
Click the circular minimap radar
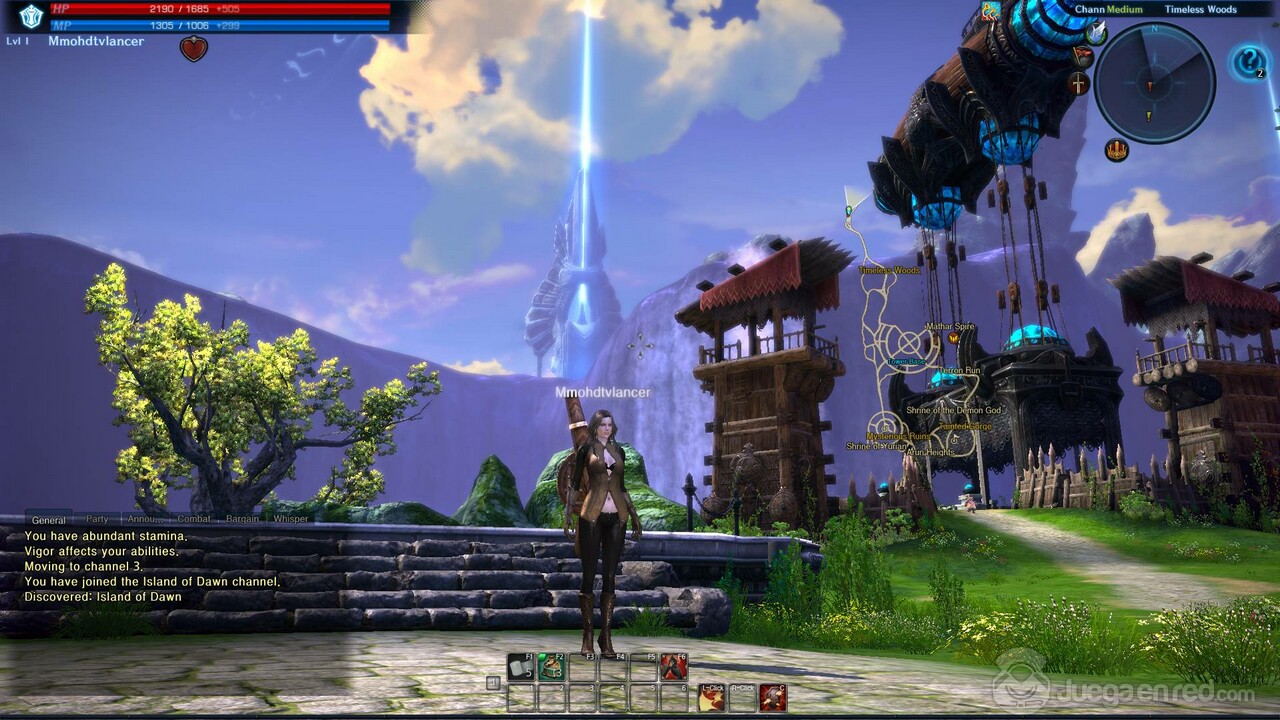1154,83
